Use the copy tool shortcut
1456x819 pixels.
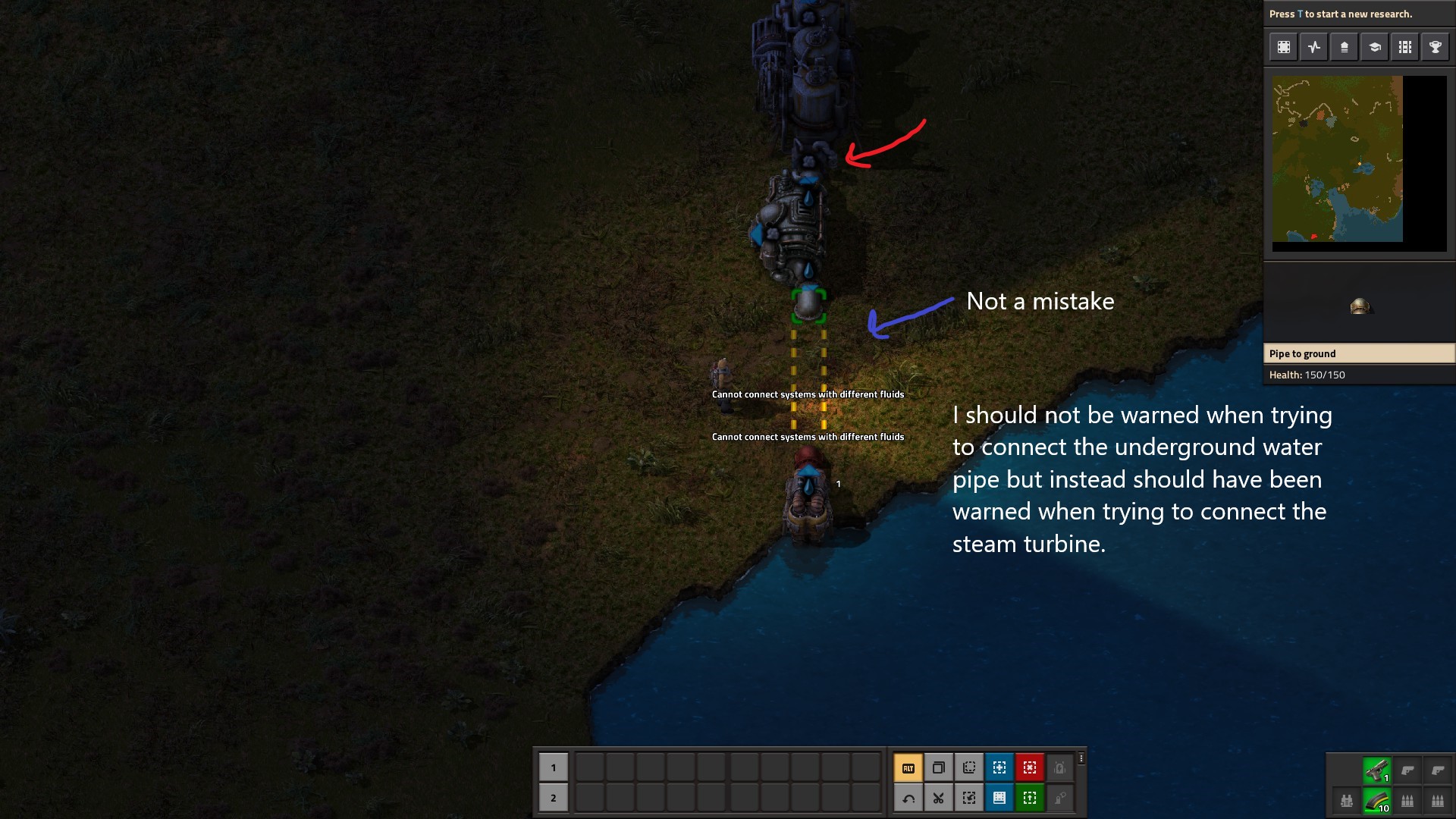click(939, 767)
